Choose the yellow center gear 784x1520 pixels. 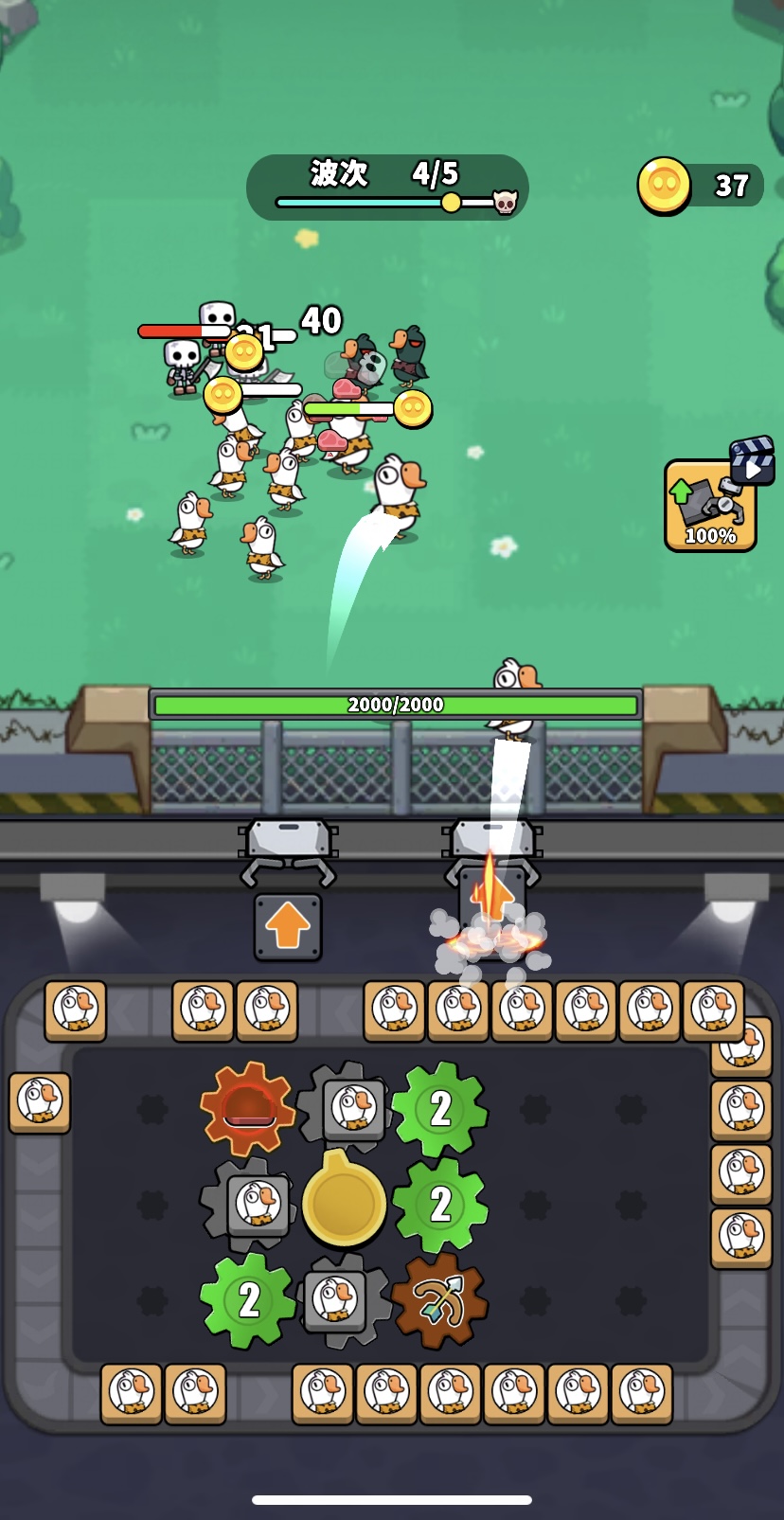click(344, 1202)
